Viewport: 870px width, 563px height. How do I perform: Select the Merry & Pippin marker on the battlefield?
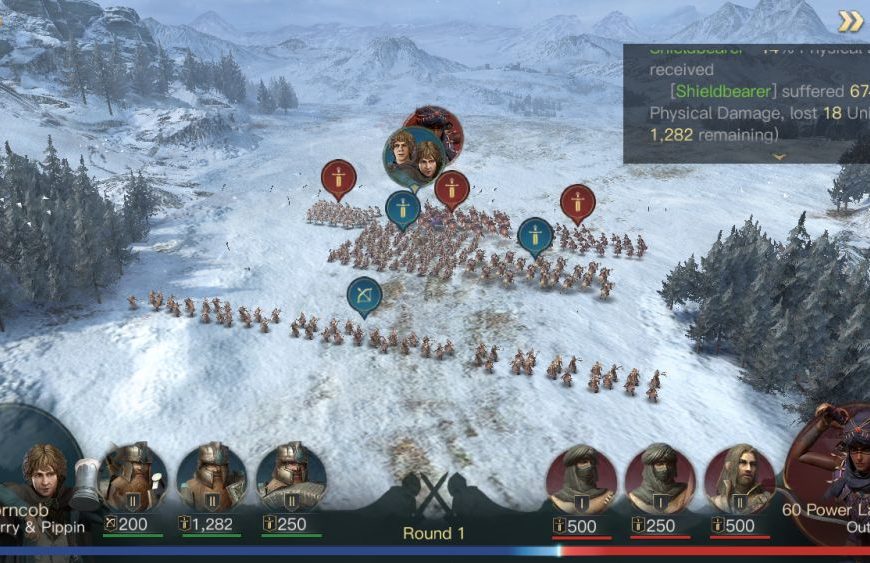tap(413, 156)
